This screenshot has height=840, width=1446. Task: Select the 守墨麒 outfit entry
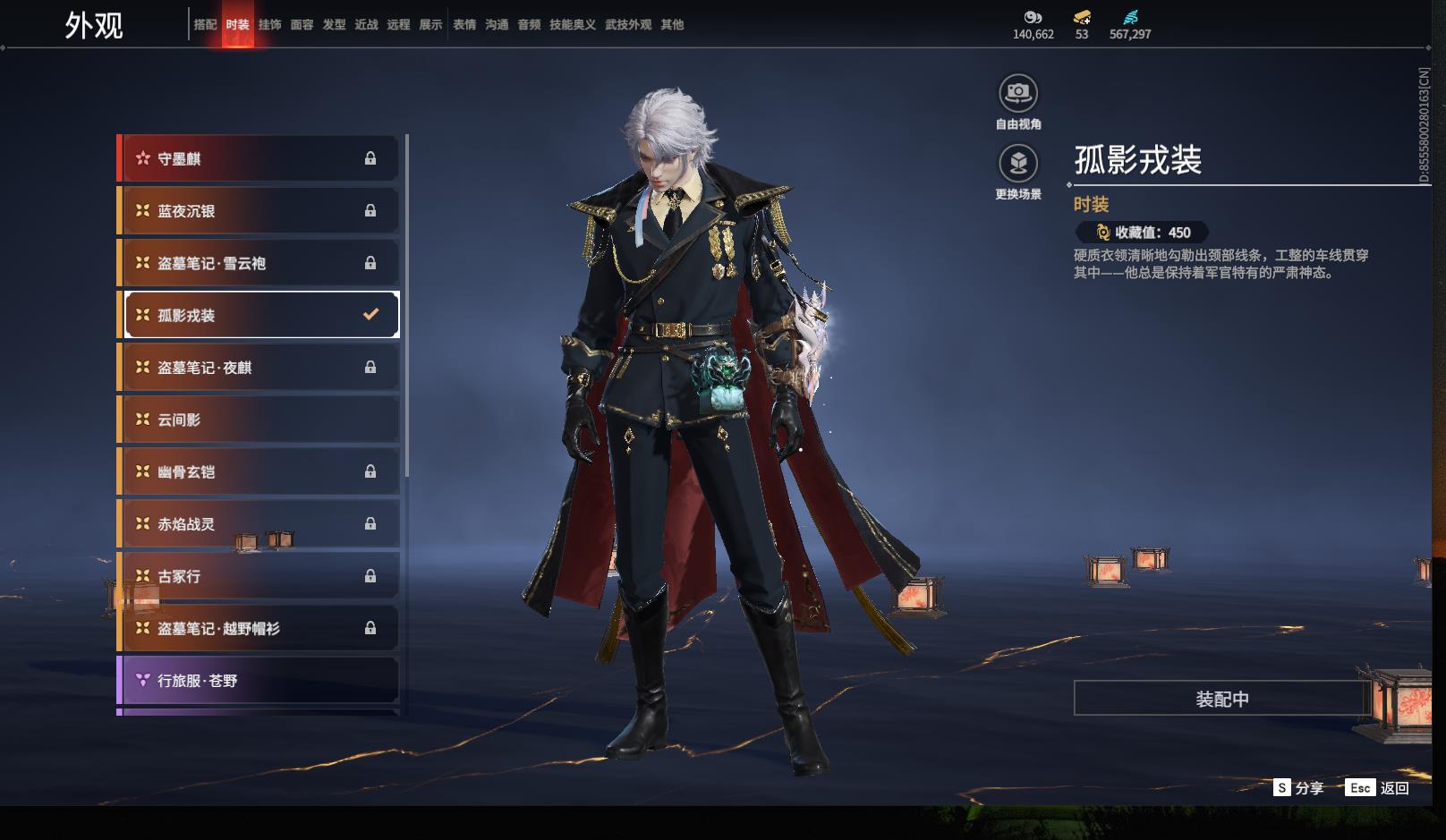point(259,159)
